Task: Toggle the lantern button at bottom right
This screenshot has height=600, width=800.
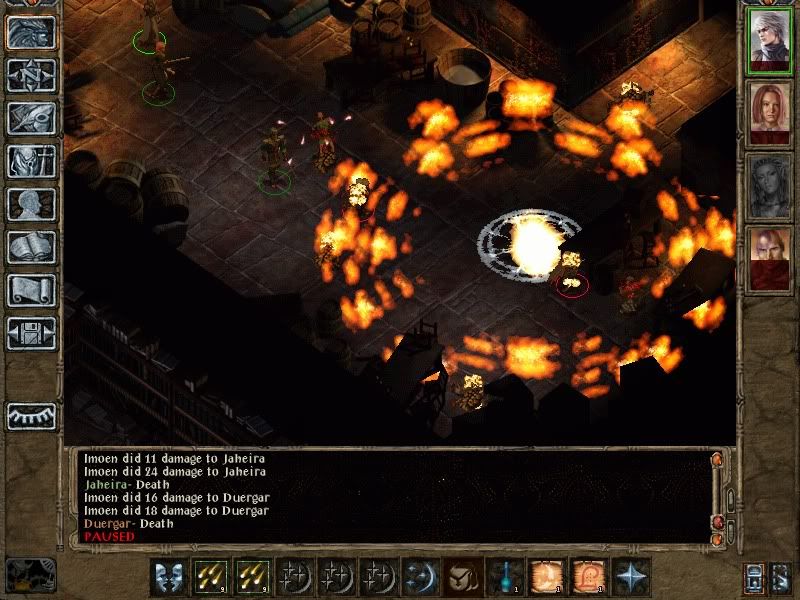Action: tap(755, 577)
